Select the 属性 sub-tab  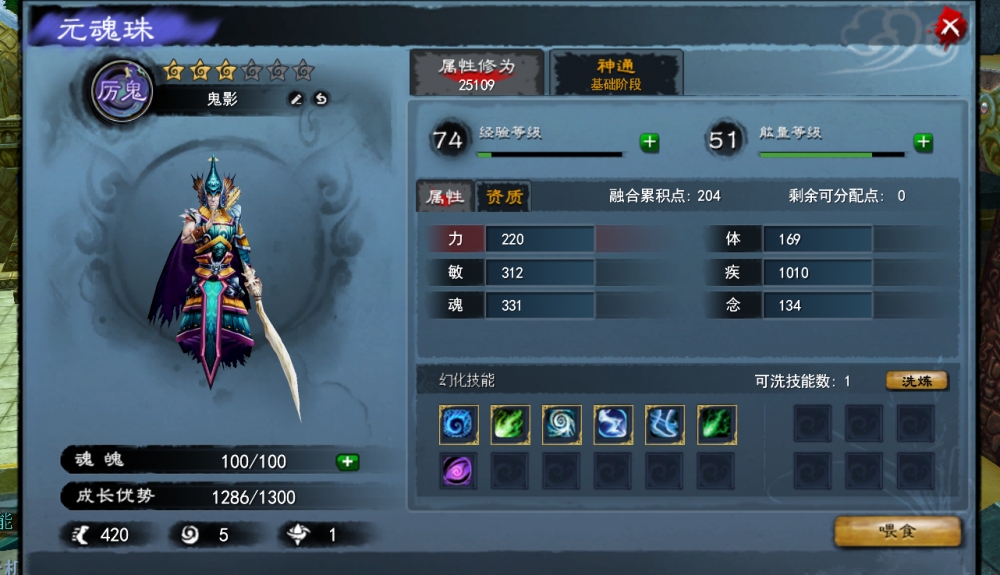coord(444,196)
